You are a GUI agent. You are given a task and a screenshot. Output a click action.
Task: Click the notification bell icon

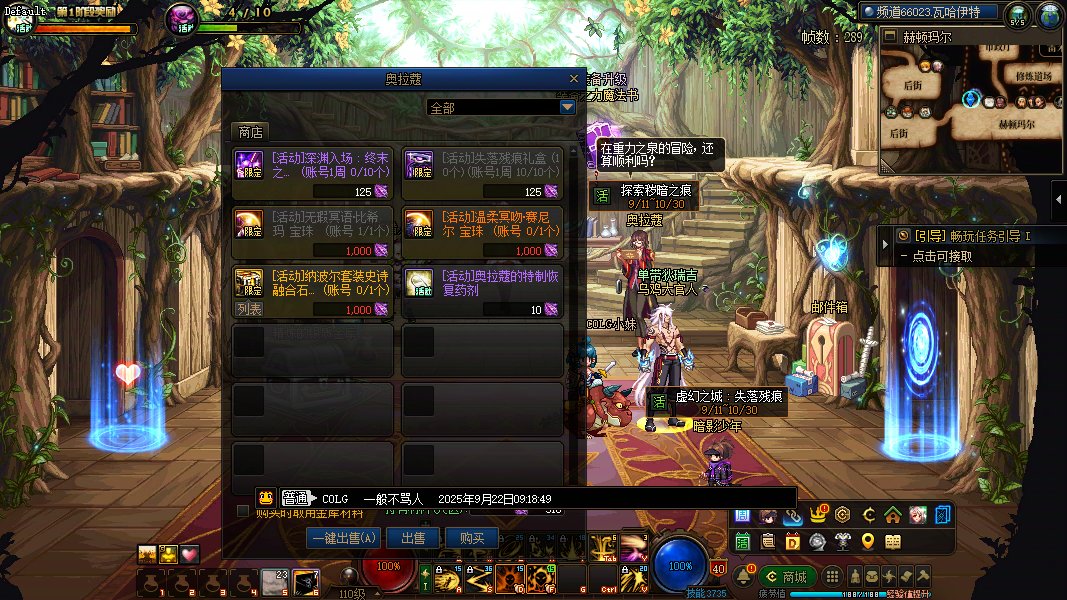click(x=744, y=577)
